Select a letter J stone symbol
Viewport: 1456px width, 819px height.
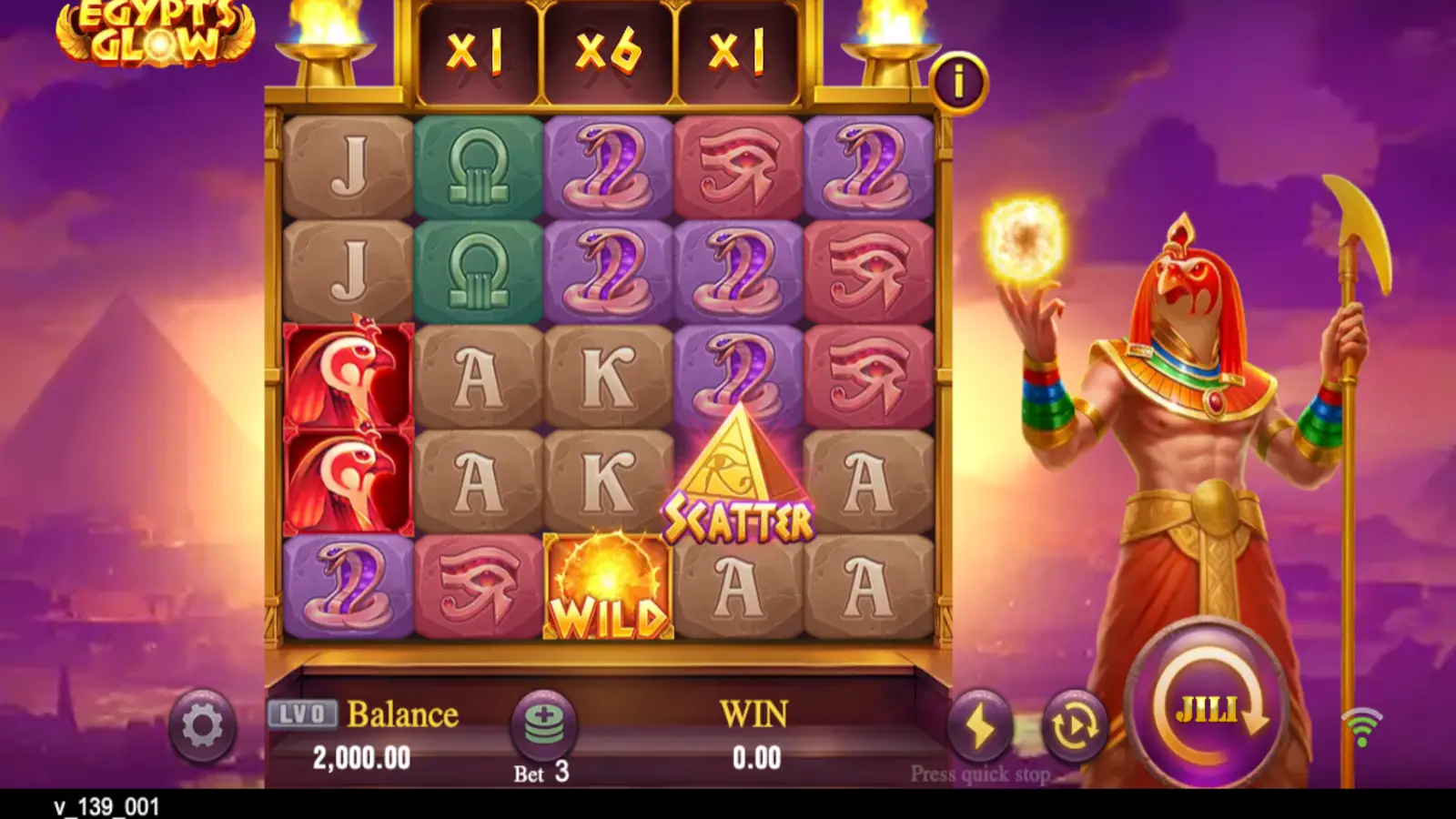pos(348,168)
